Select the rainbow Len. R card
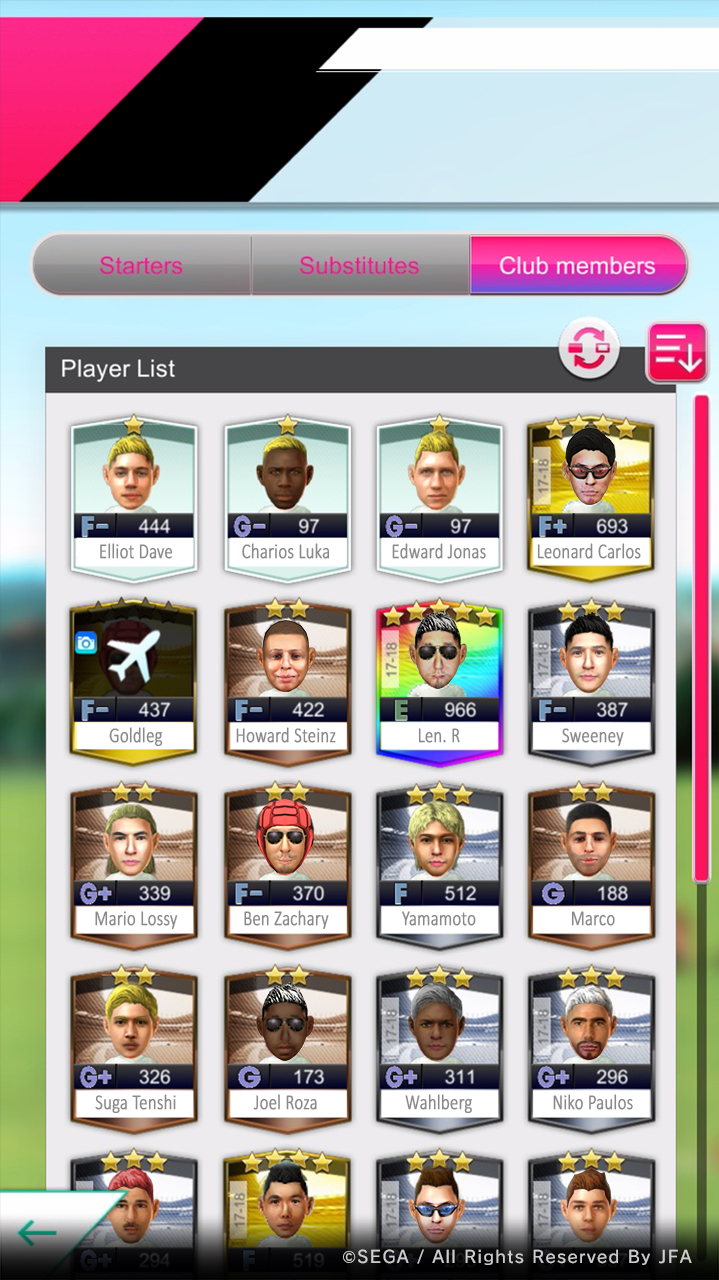 pyautogui.click(x=439, y=681)
